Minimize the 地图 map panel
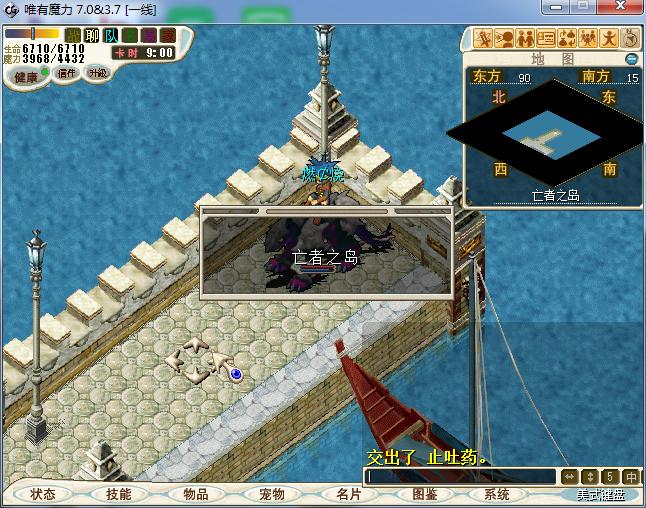The image size is (646, 508). click(x=631, y=59)
